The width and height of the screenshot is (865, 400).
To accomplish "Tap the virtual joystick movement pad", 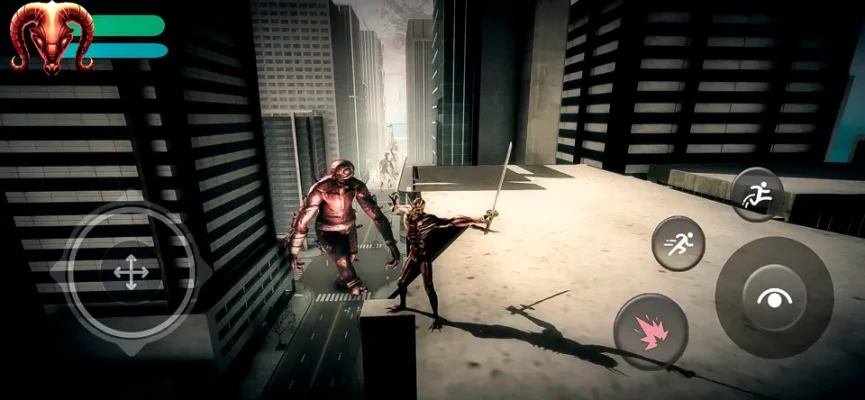I will pyautogui.click(x=131, y=271).
